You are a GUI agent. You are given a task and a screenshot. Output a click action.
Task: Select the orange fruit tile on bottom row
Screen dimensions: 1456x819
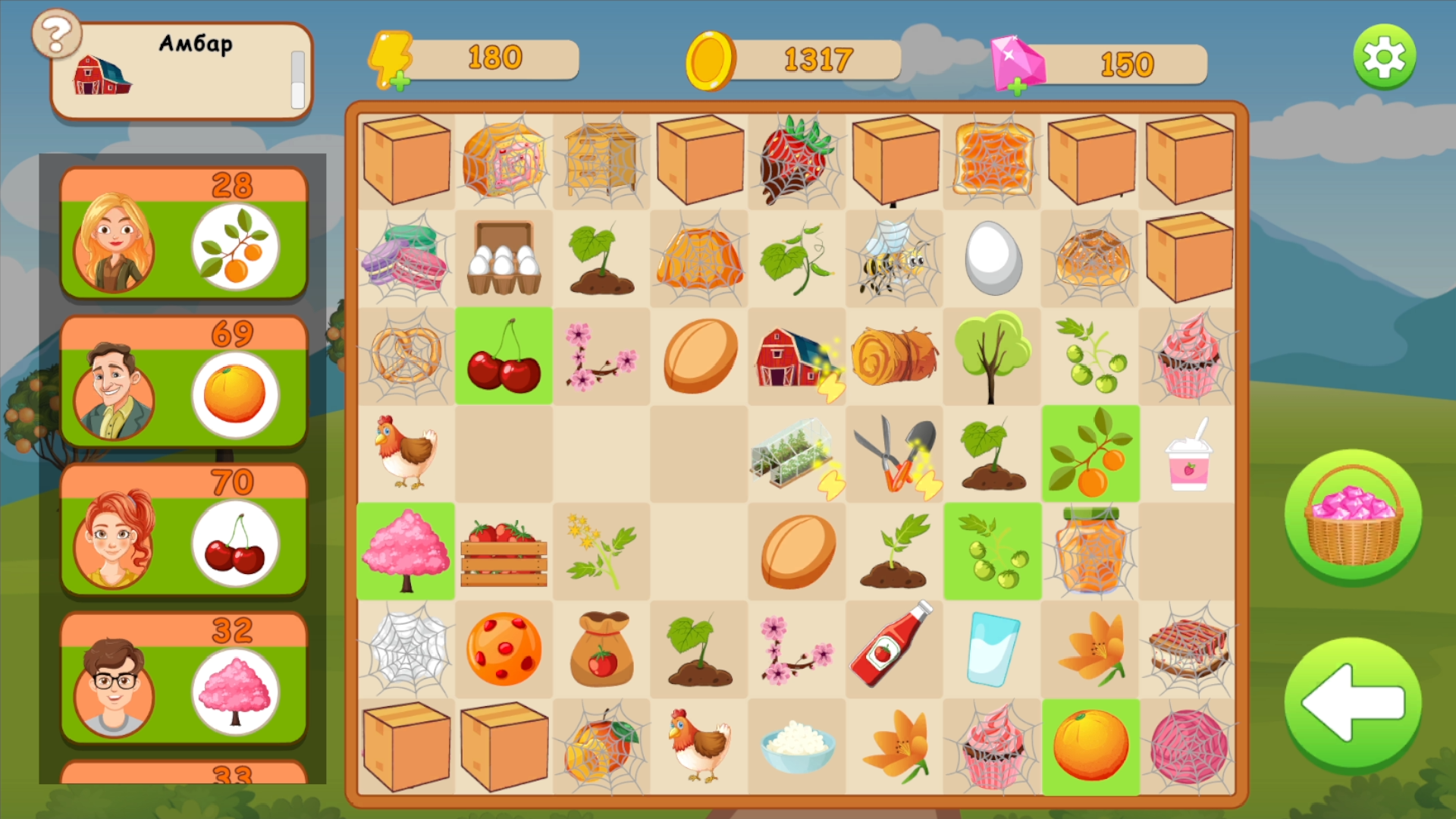1090,745
